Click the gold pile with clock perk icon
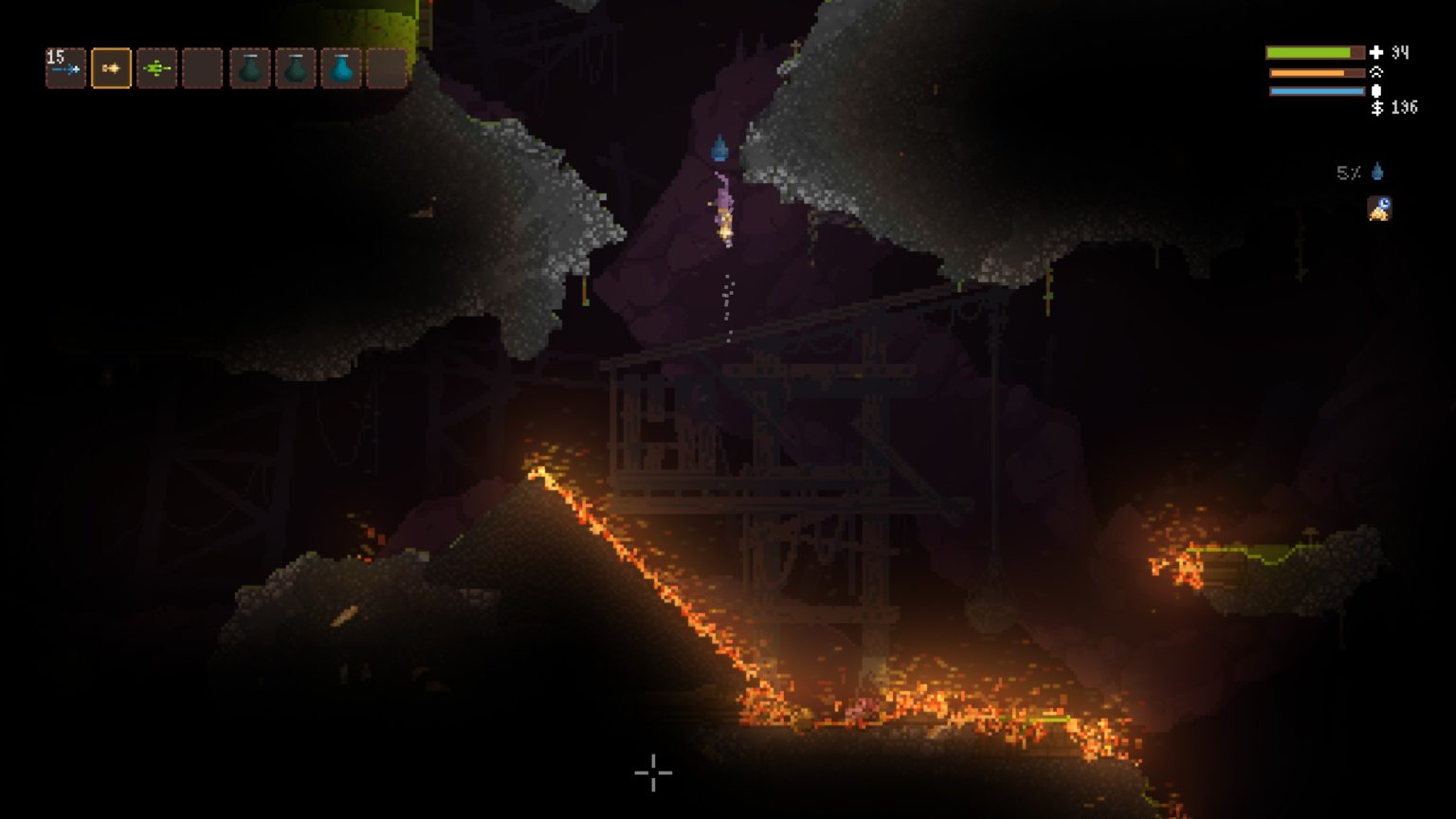Image resolution: width=1456 pixels, height=819 pixels. 1379,209
